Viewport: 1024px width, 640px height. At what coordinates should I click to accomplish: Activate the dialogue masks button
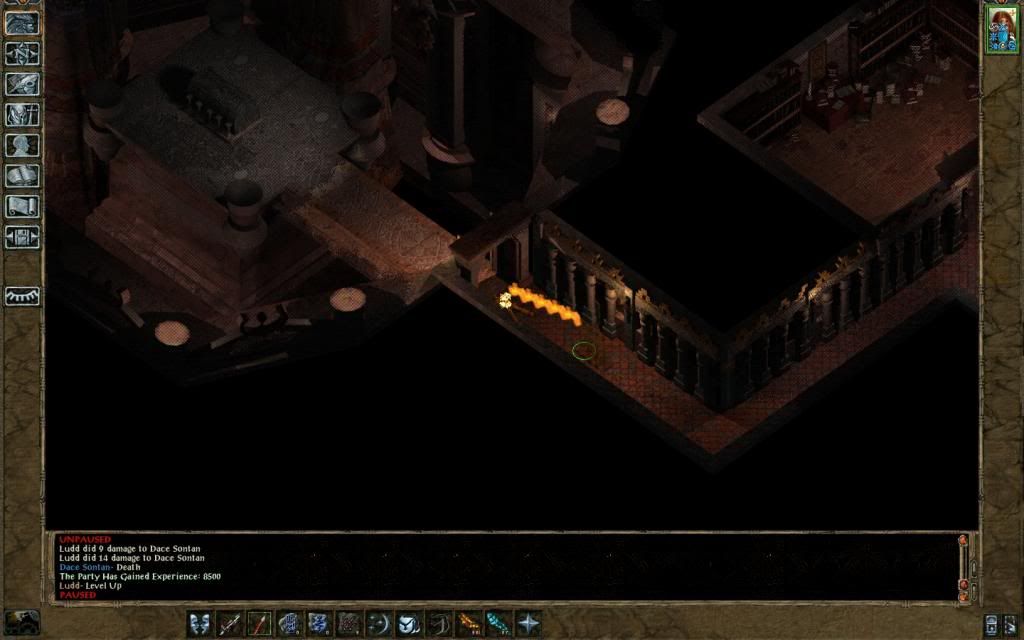pyautogui.click(x=200, y=624)
